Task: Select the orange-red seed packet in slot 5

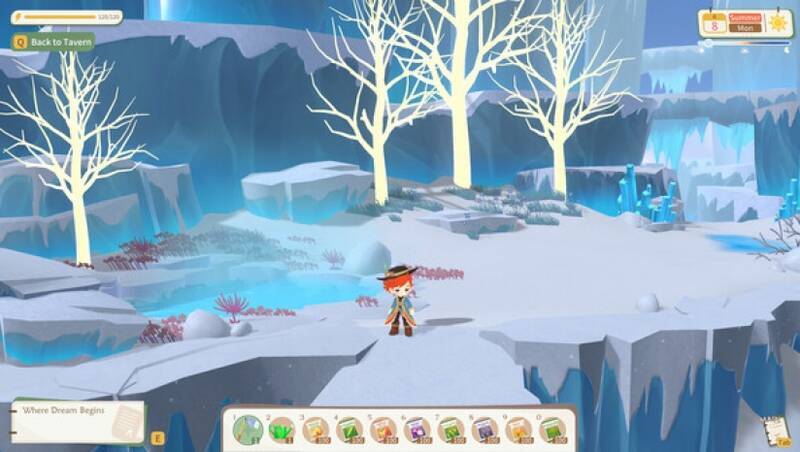Action: click(x=384, y=430)
